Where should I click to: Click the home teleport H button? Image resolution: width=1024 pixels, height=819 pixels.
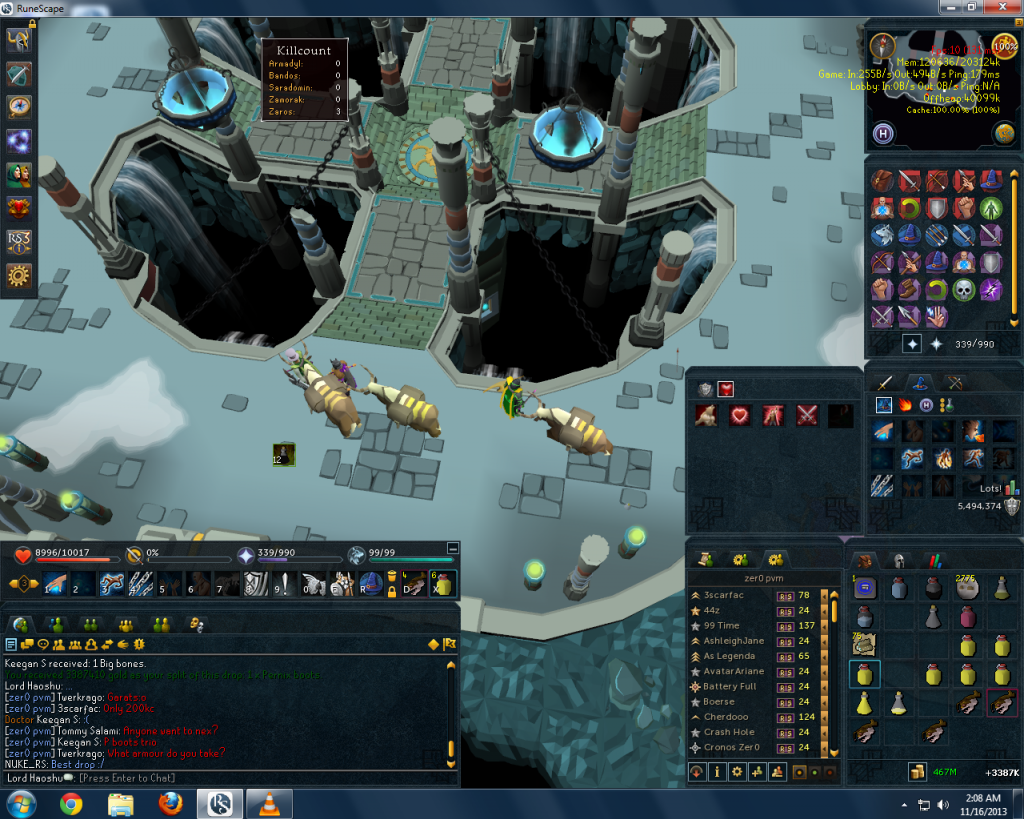(x=884, y=133)
